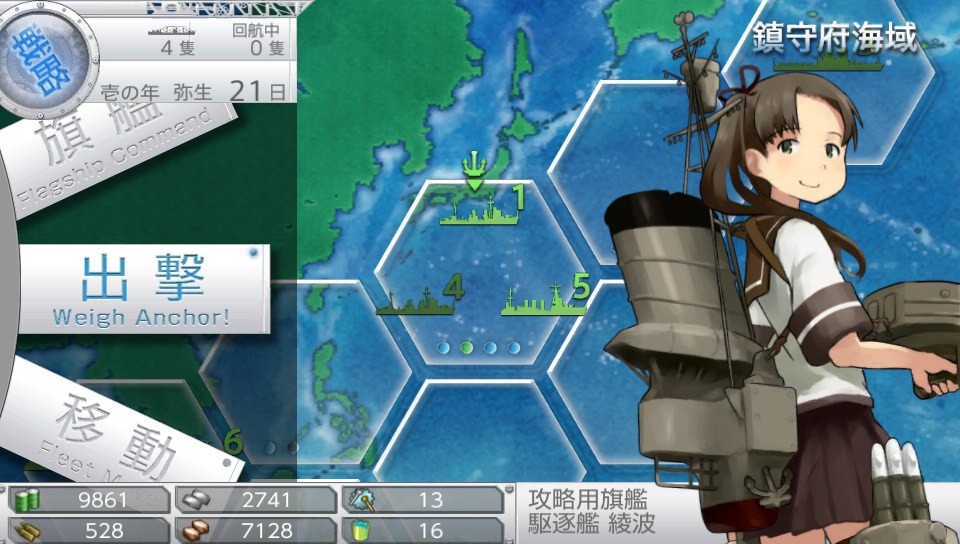Viewport: 960px width, 544px height.
Task: Pick fleet 5 ship marker
Action: pyautogui.click(x=544, y=298)
